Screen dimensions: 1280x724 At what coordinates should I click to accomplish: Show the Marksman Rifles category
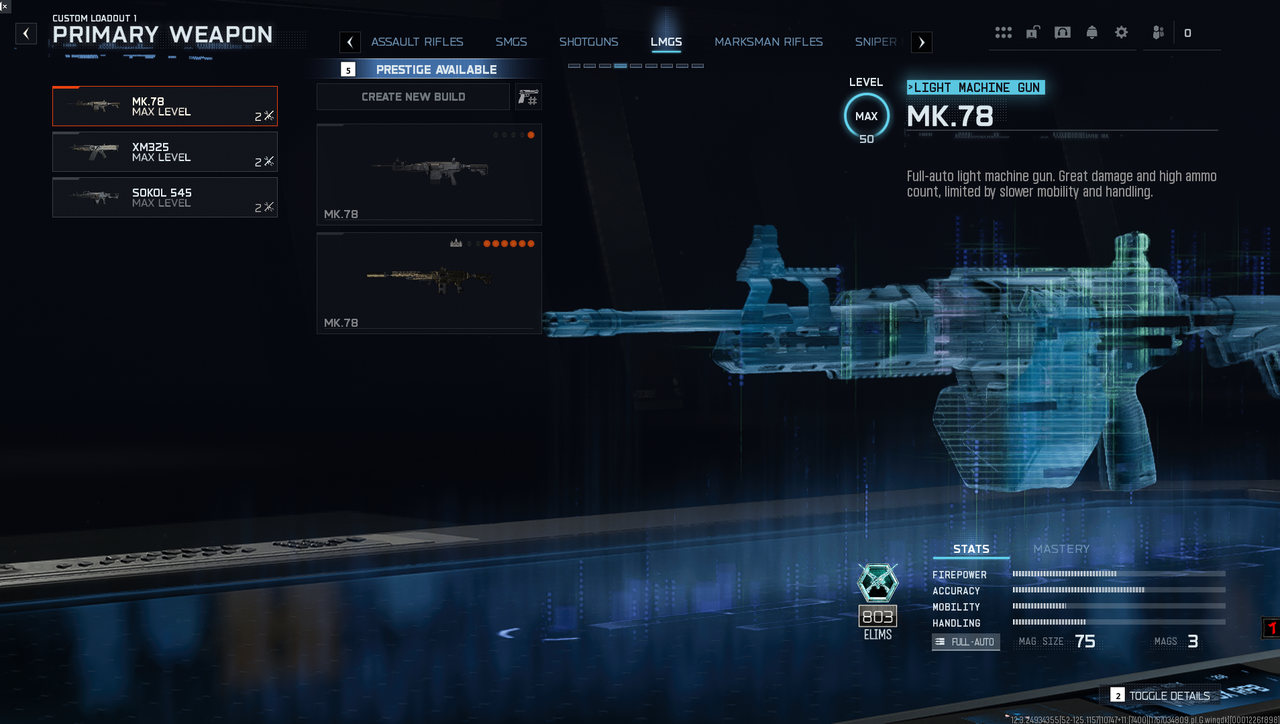[x=768, y=42]
